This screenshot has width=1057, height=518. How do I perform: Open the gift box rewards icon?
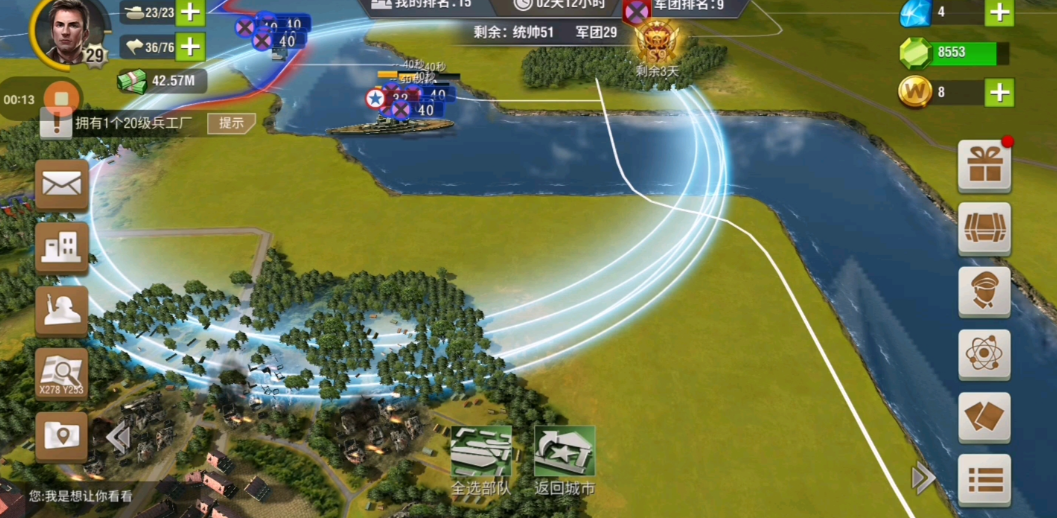click(x=984, y=166)
